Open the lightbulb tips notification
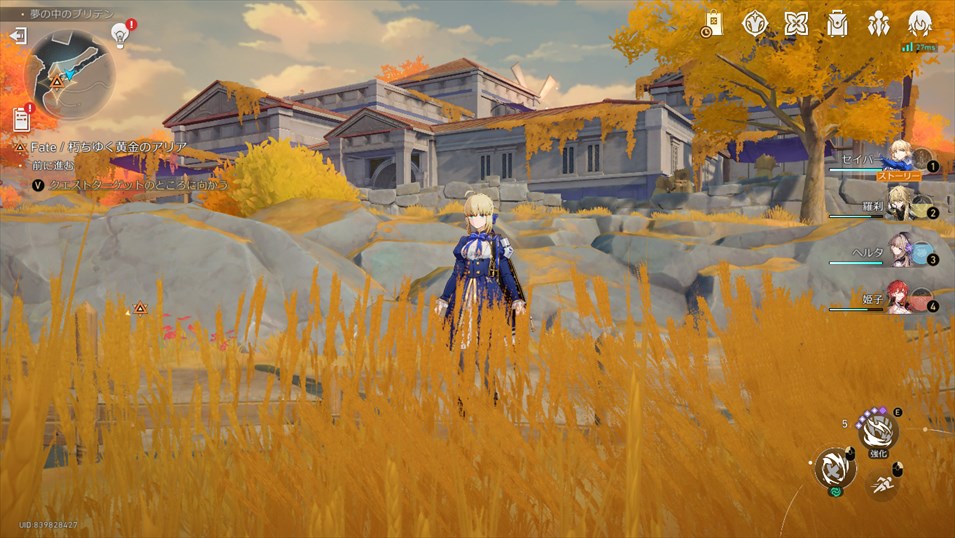 coord(119,36)
